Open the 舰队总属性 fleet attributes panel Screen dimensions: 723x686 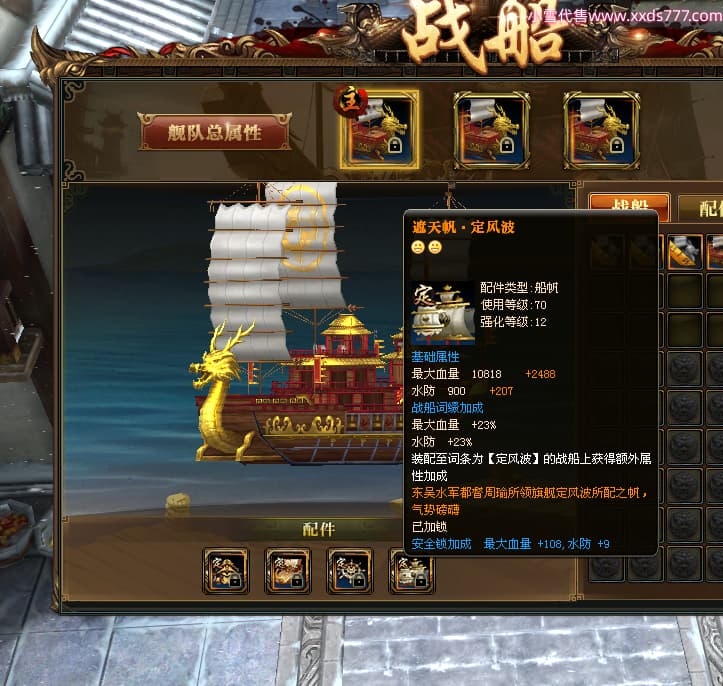[x=215, y=132]
